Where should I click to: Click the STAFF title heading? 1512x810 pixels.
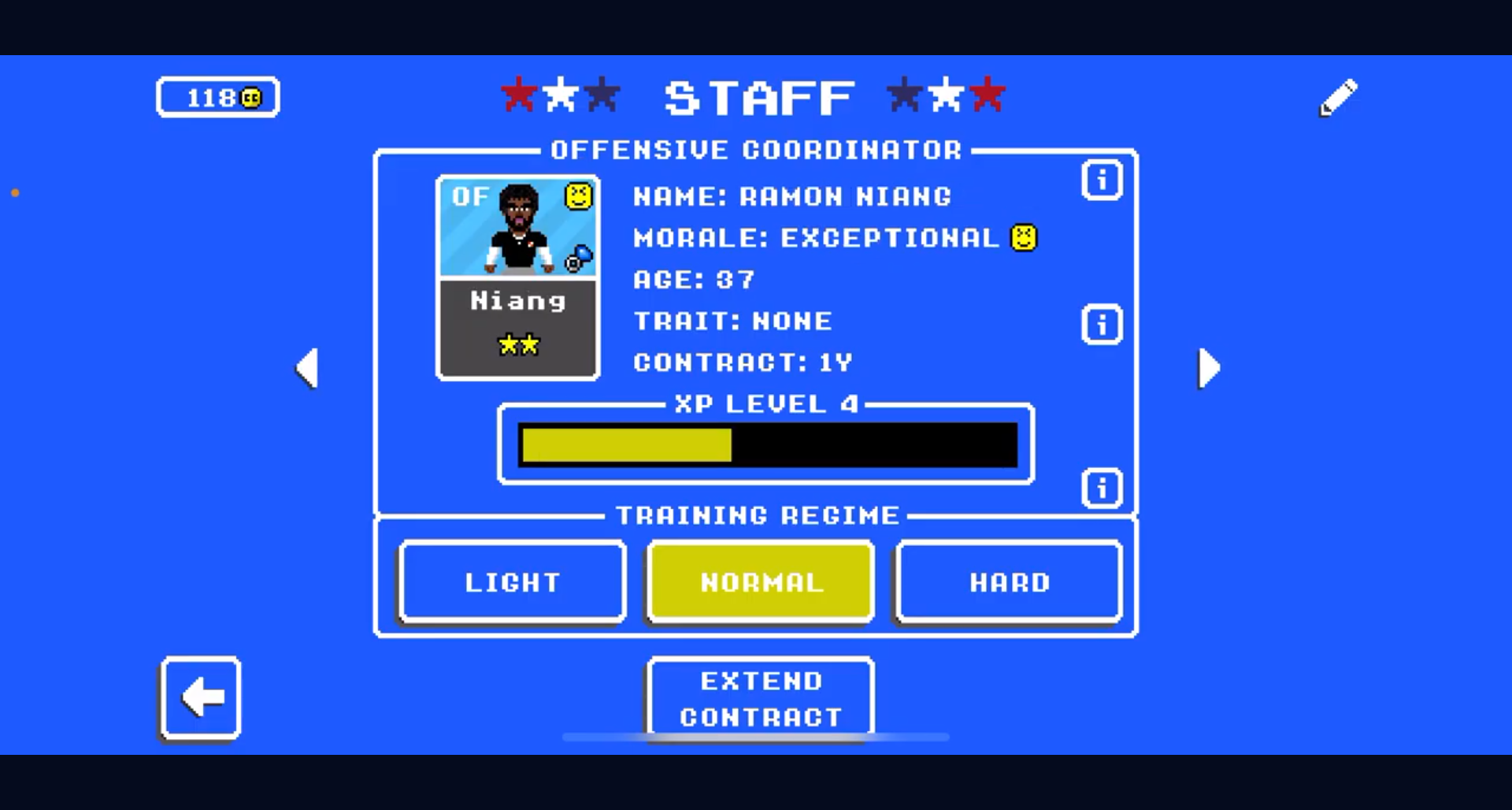758,96
